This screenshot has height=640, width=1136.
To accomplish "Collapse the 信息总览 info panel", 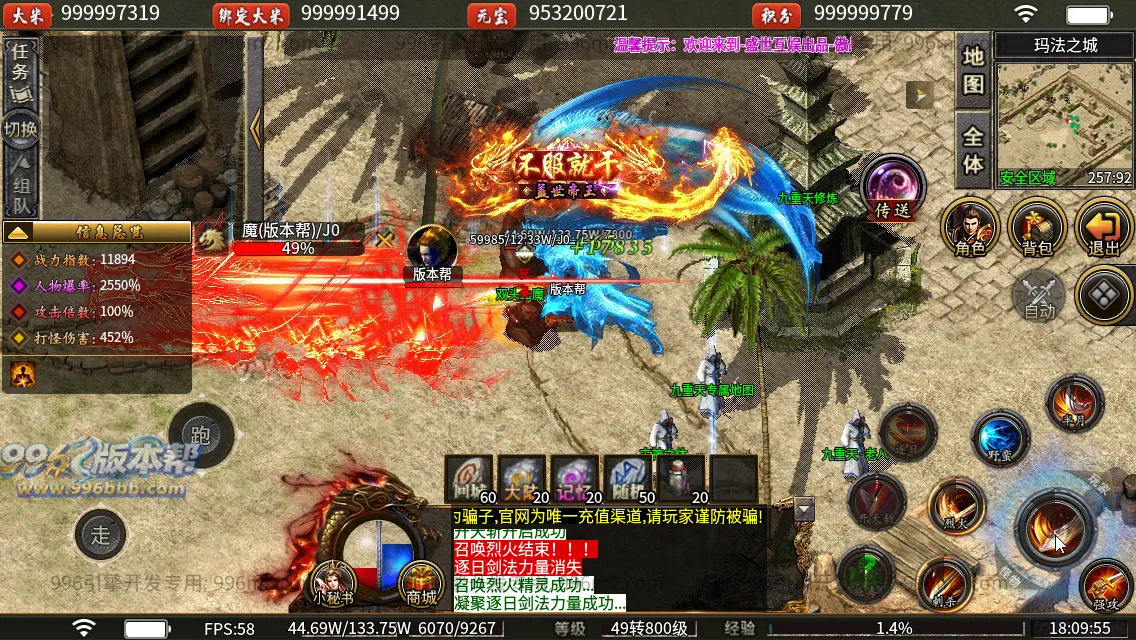I will [18, 232].
